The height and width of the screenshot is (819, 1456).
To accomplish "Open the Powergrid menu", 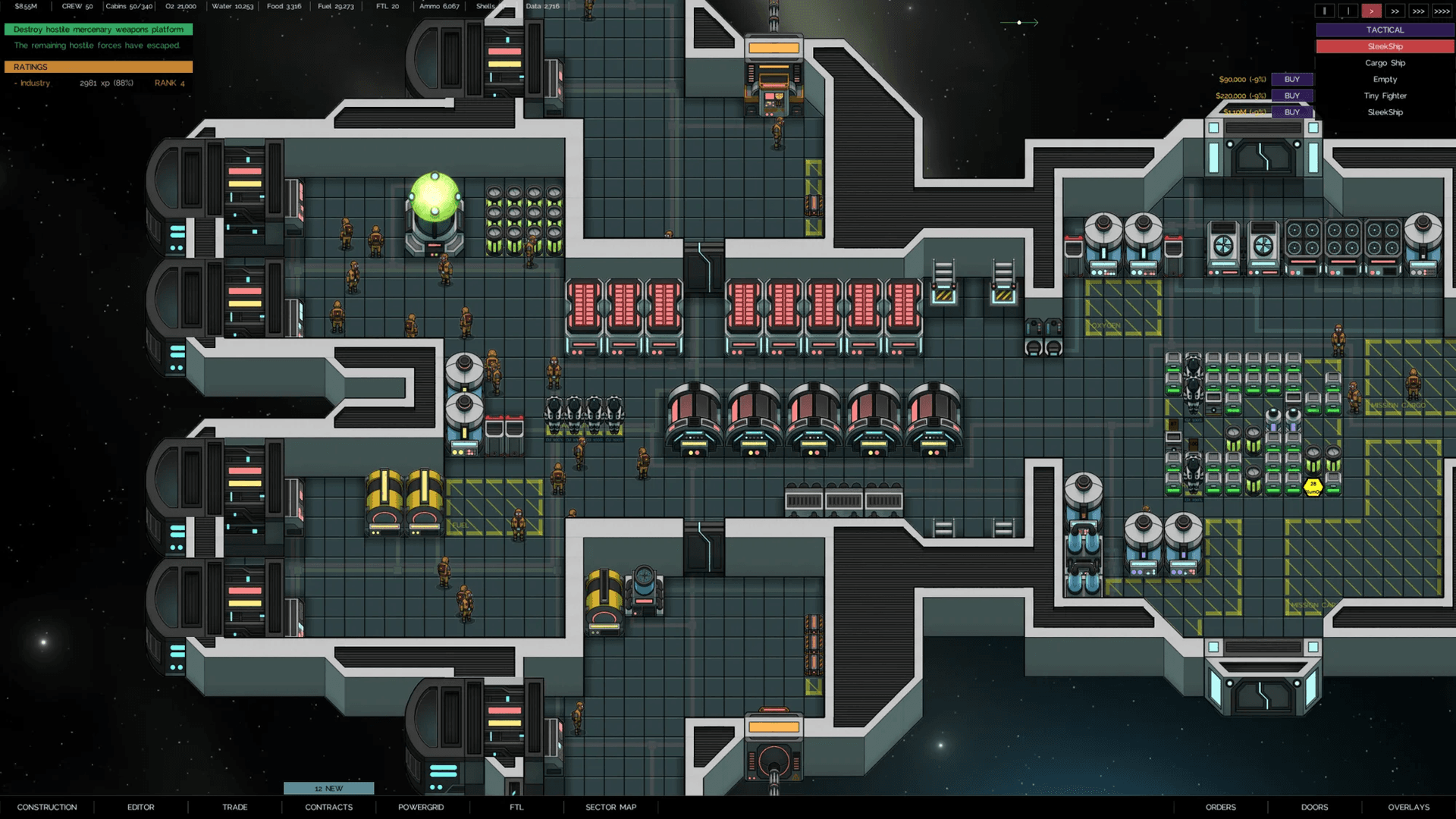I will [421, 807].
